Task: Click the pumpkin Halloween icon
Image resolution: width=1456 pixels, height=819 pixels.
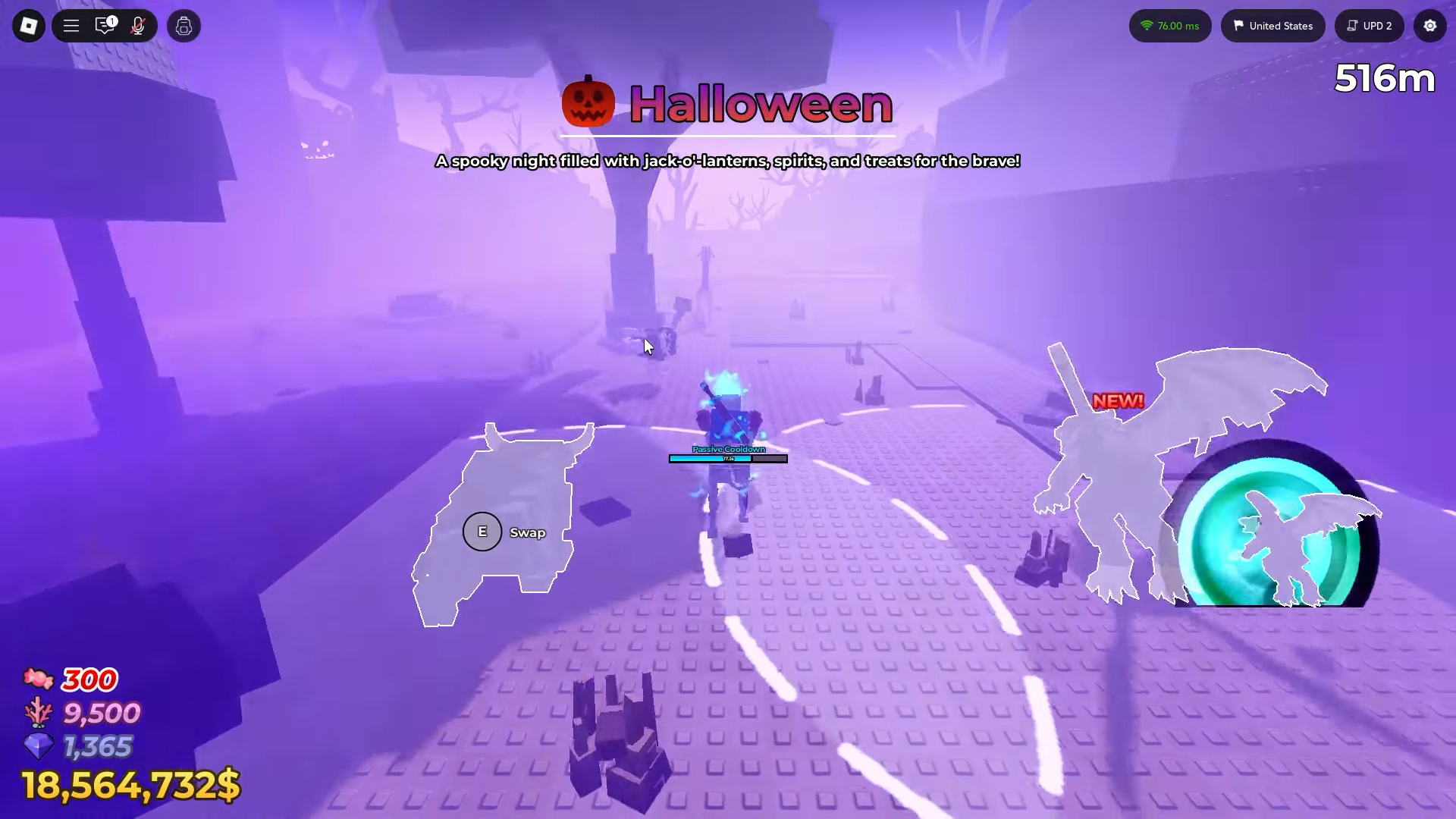Action: (588, 101)
